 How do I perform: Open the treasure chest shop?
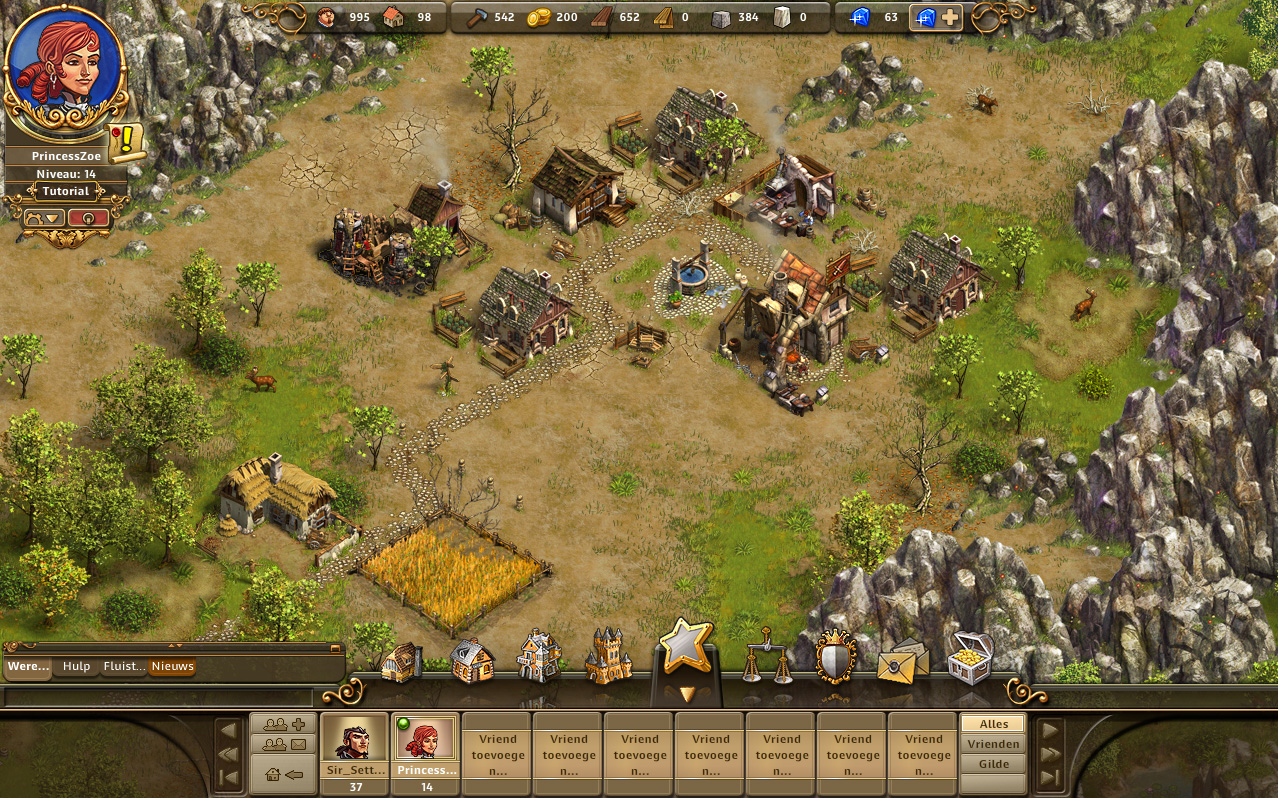click(969, 657)
